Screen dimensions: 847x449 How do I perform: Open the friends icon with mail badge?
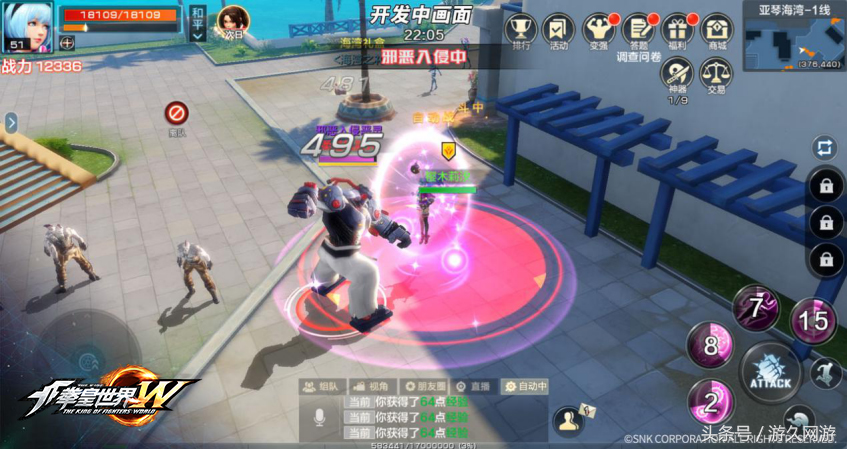pyautogui.click(x=570, y=416)
